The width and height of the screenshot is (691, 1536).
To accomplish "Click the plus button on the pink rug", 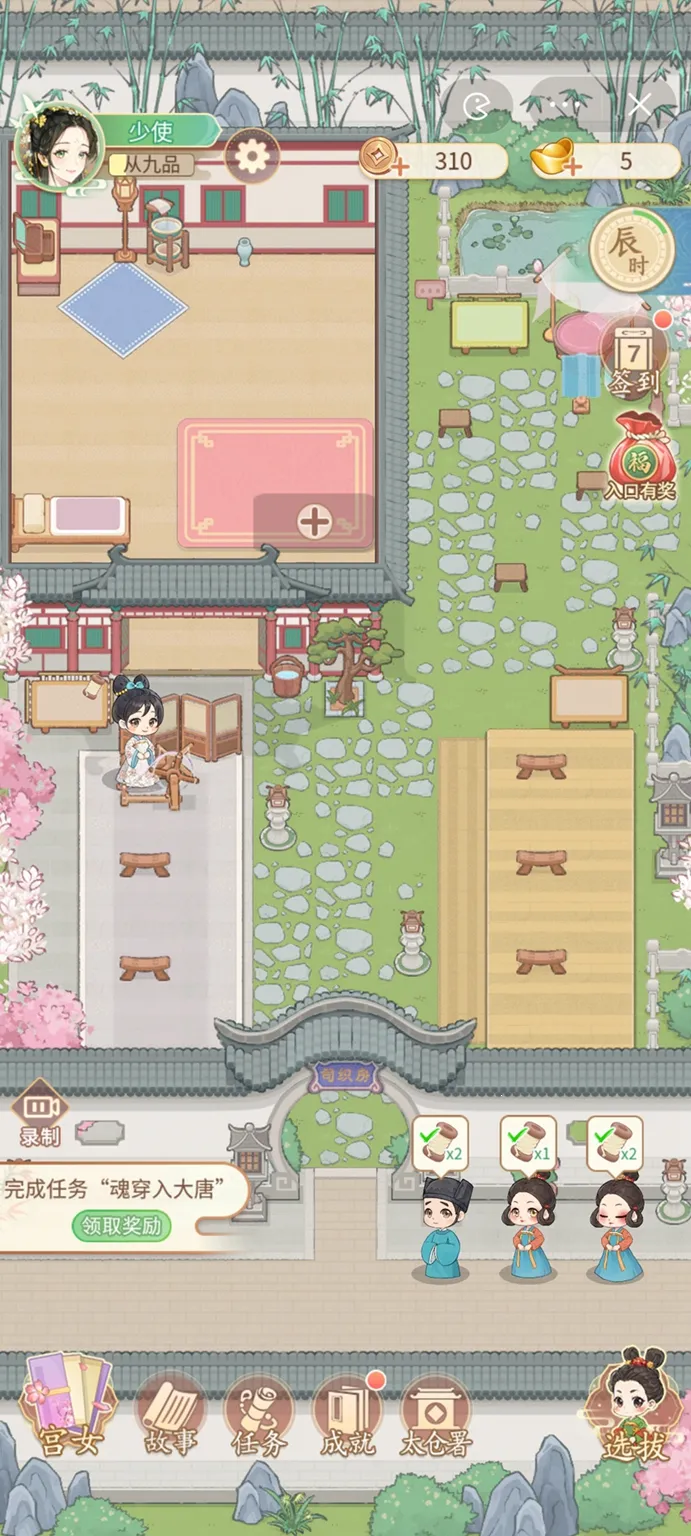I will (x=314, y=521).
